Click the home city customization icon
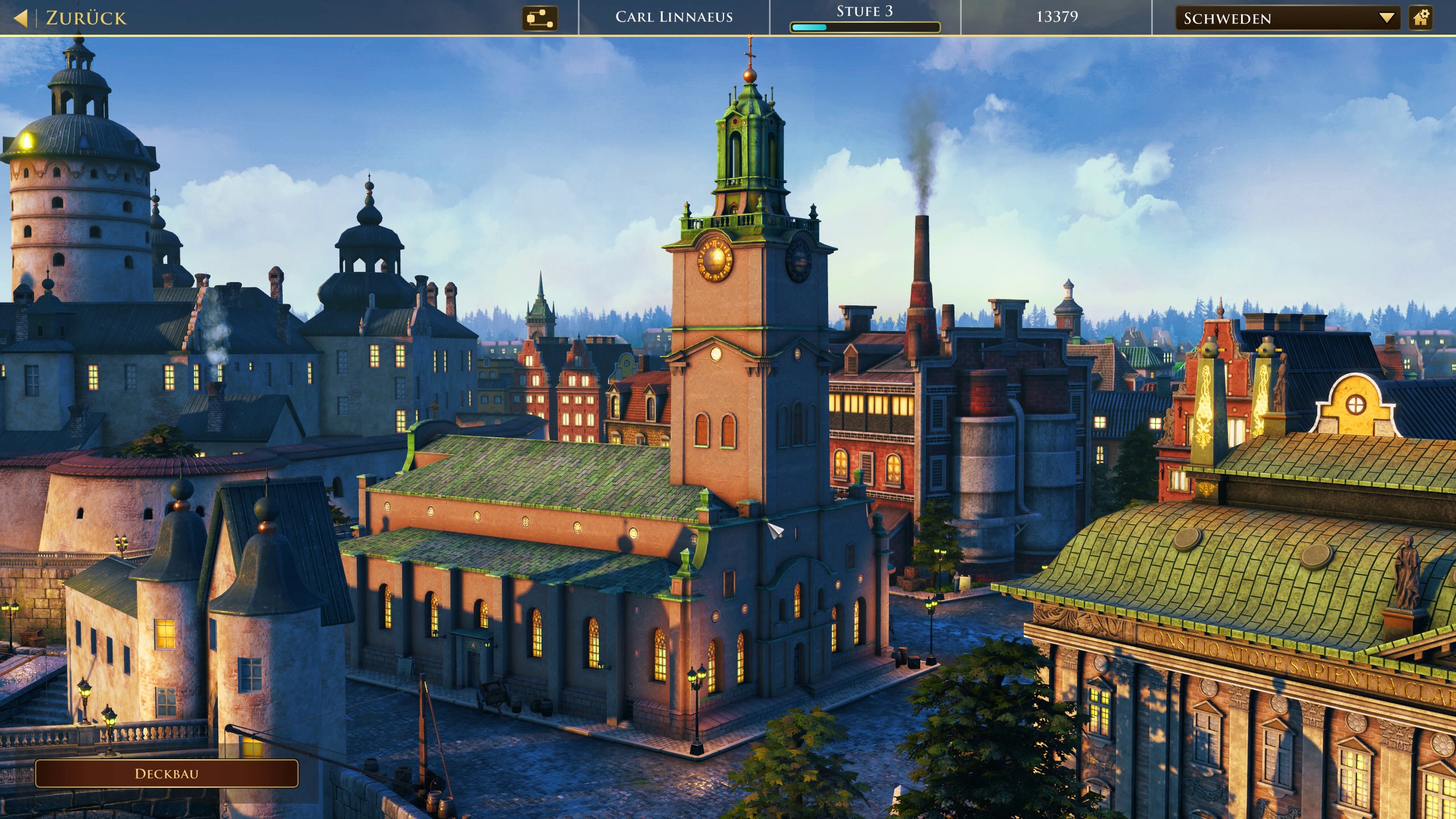The height and width of the screenshot is (819, 1456). tap(1421, 18)
